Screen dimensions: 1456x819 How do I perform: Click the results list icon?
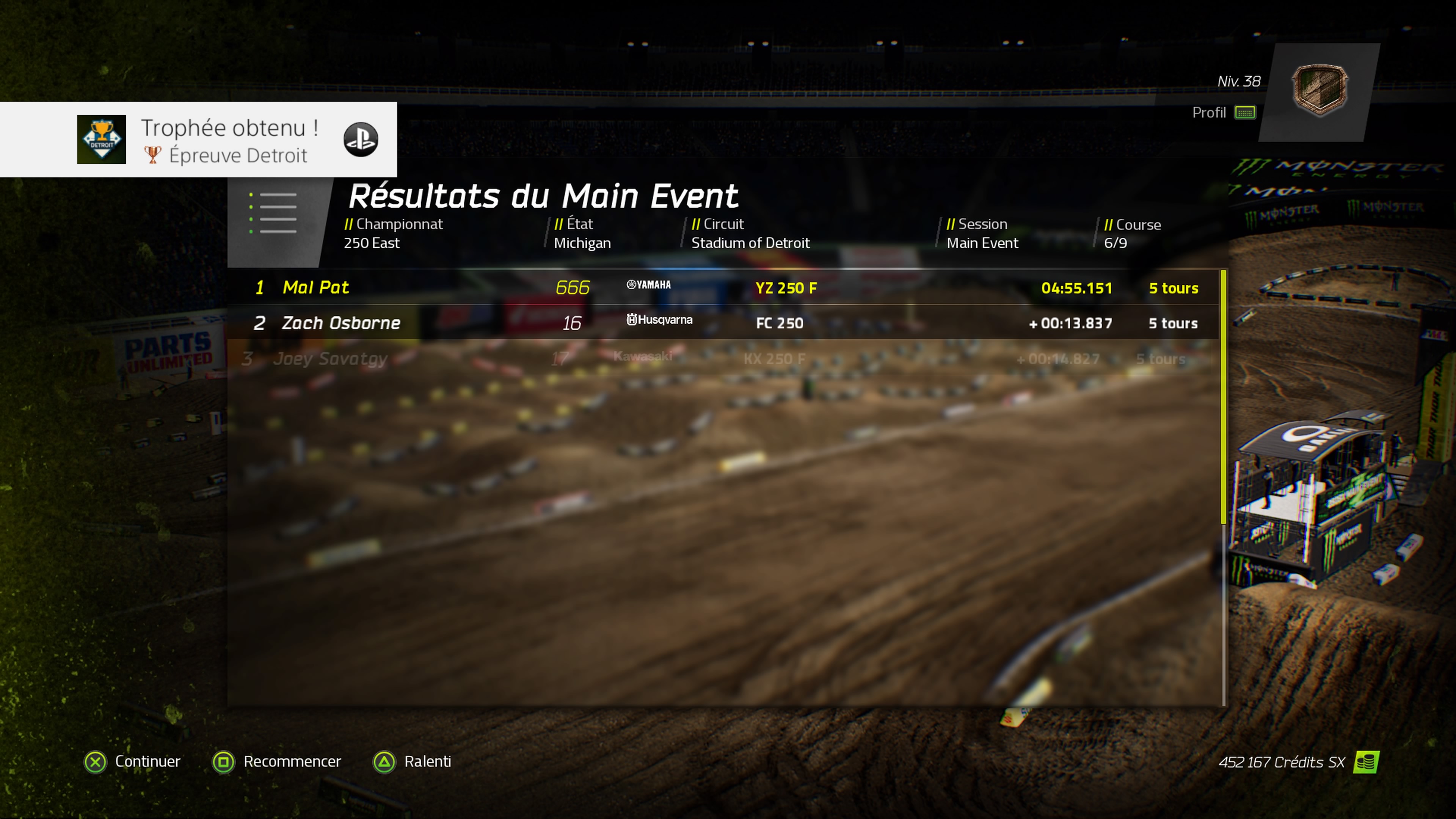tap(273, 213)
